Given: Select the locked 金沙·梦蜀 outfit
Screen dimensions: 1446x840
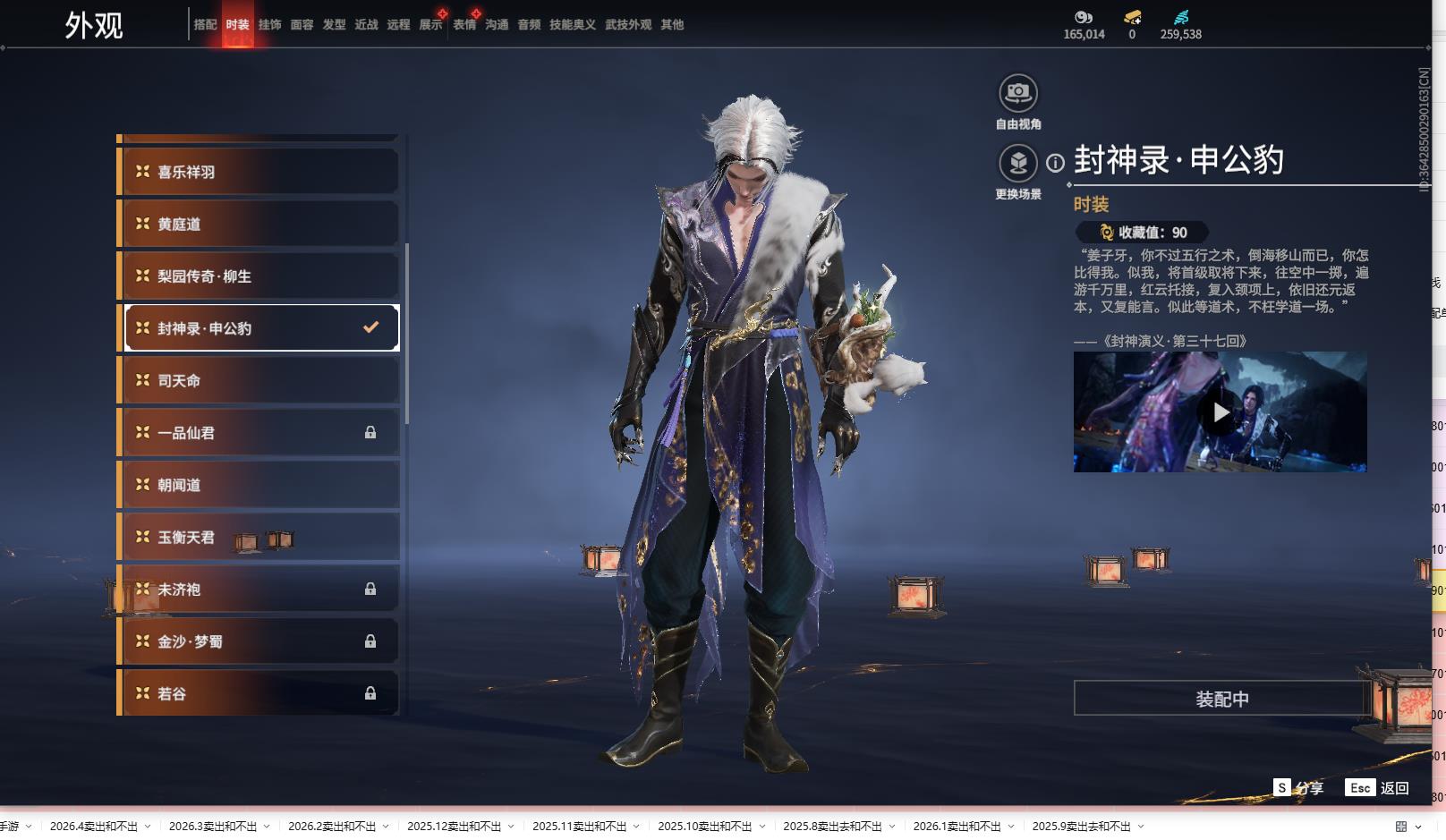Looking at the screenshot, I should 259,641.
